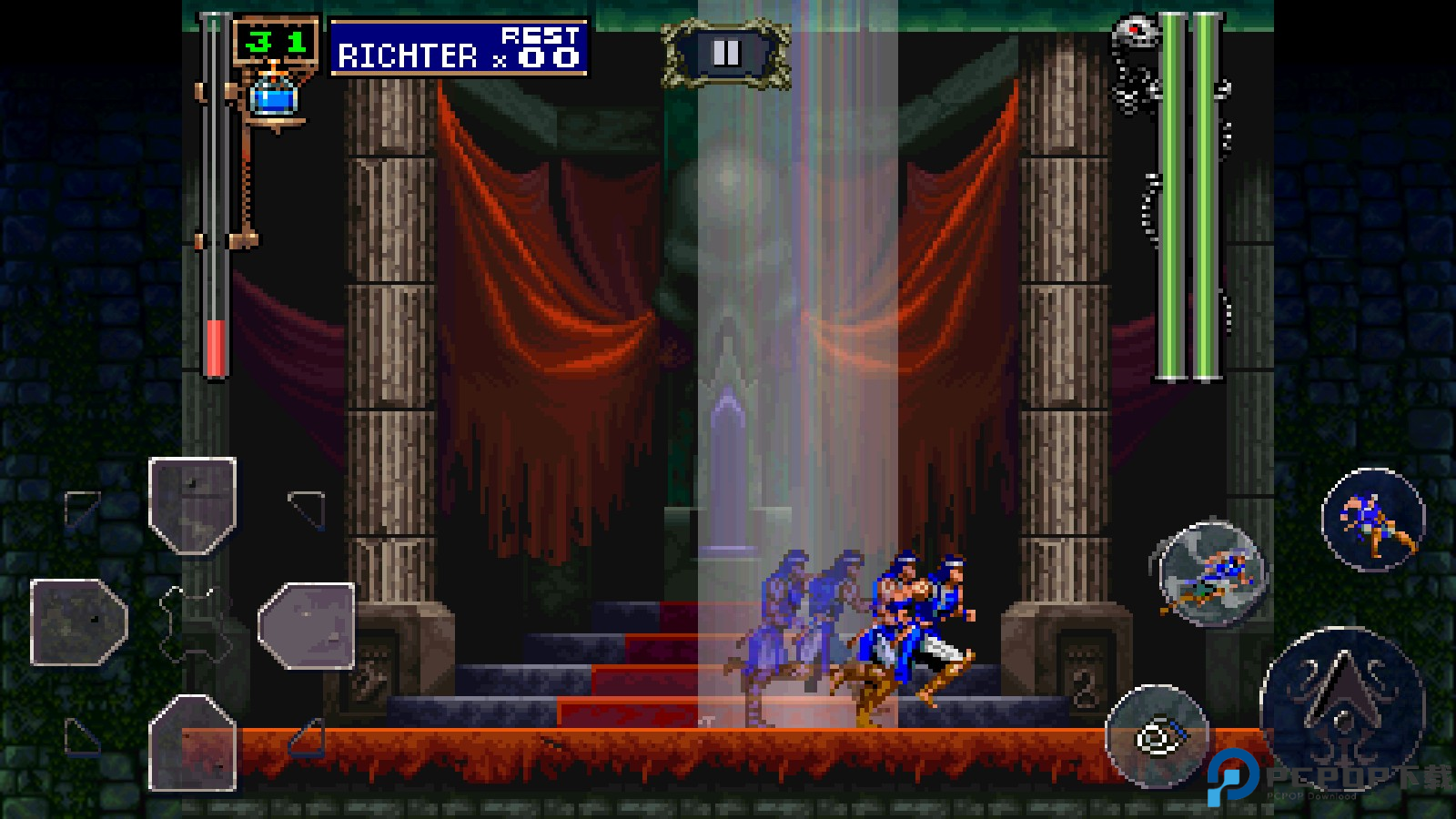Image resolution: width=1456 pixels, height=819 pixels.
Task: Tap the d-pad right button
Action: click(307, 625)
